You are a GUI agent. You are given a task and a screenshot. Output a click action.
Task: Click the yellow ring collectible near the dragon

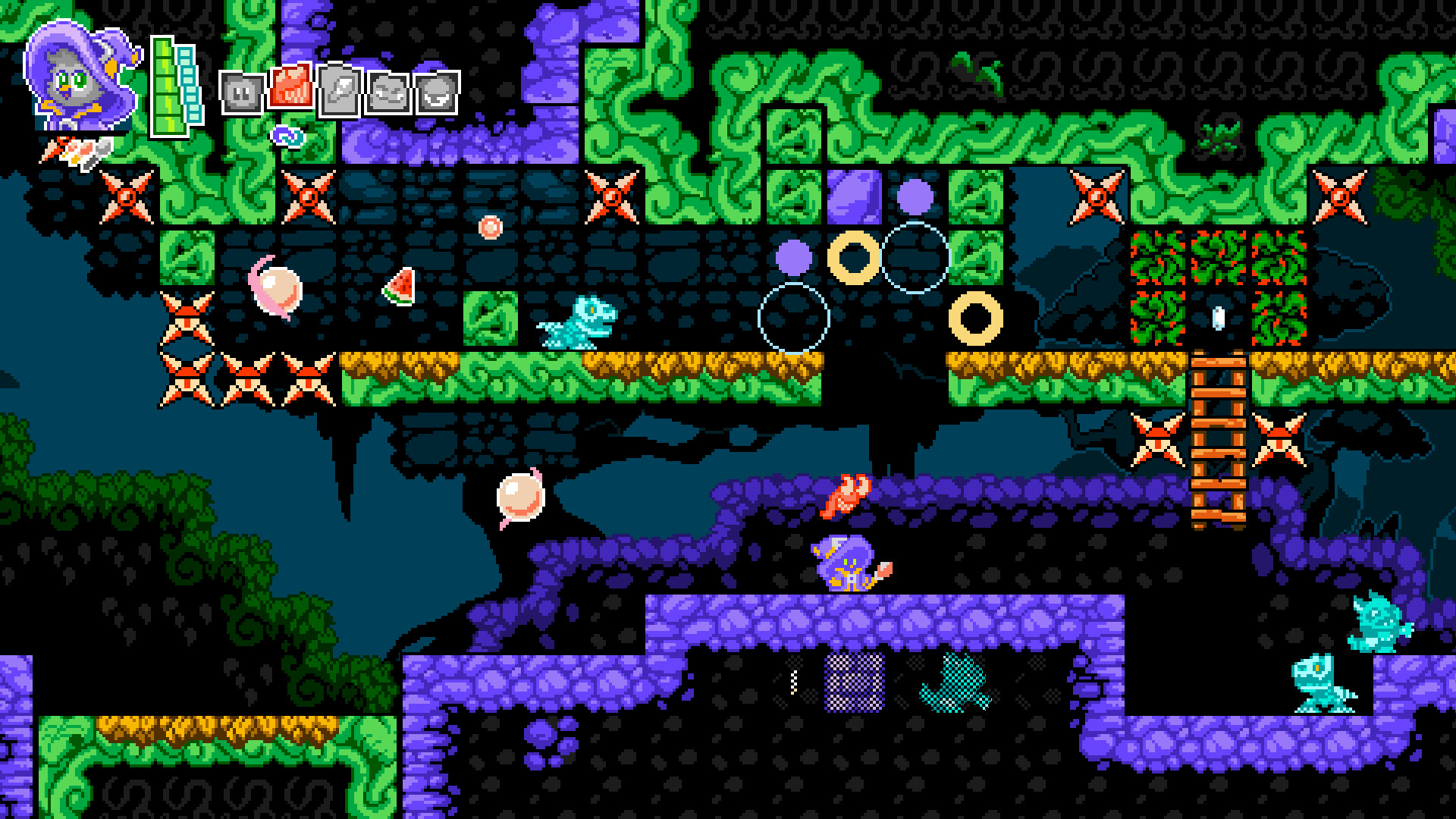[x=853, y=258]
